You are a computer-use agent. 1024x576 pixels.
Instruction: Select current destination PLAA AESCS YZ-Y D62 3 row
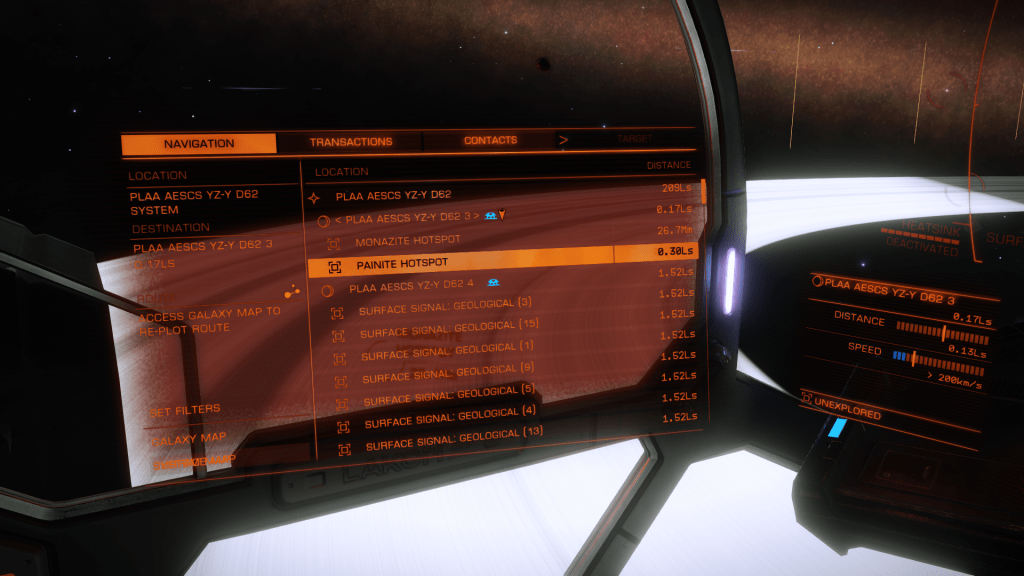pos(408,217)
